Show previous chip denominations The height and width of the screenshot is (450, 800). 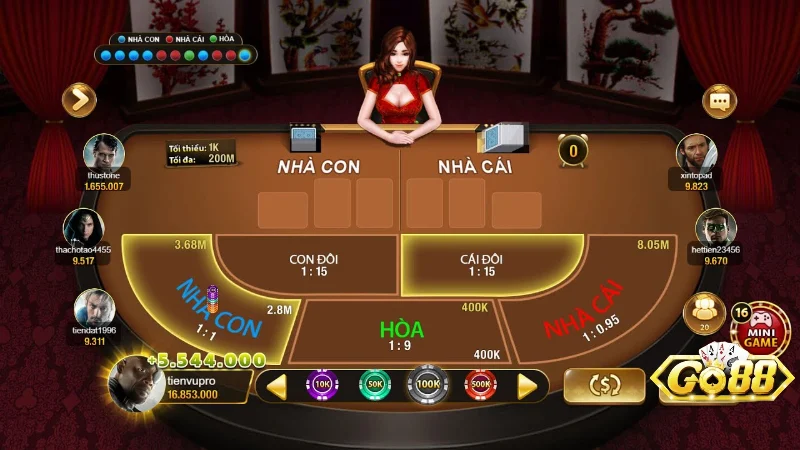pos(276,385)
